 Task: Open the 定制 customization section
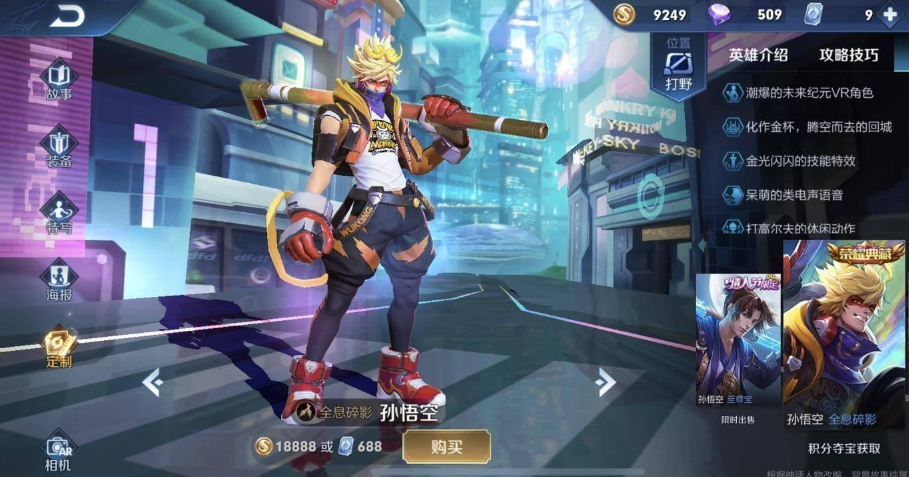click(x=59, y=348)
